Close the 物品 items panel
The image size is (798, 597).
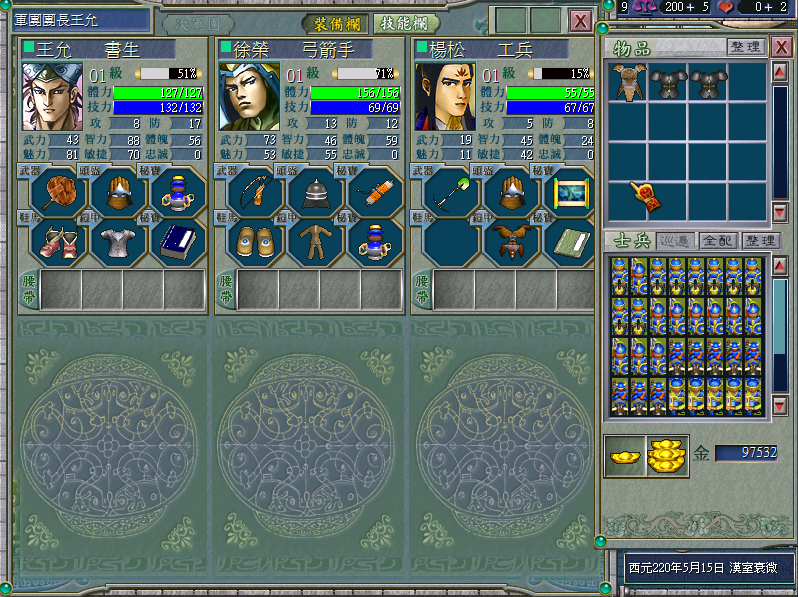coord(781,47)
